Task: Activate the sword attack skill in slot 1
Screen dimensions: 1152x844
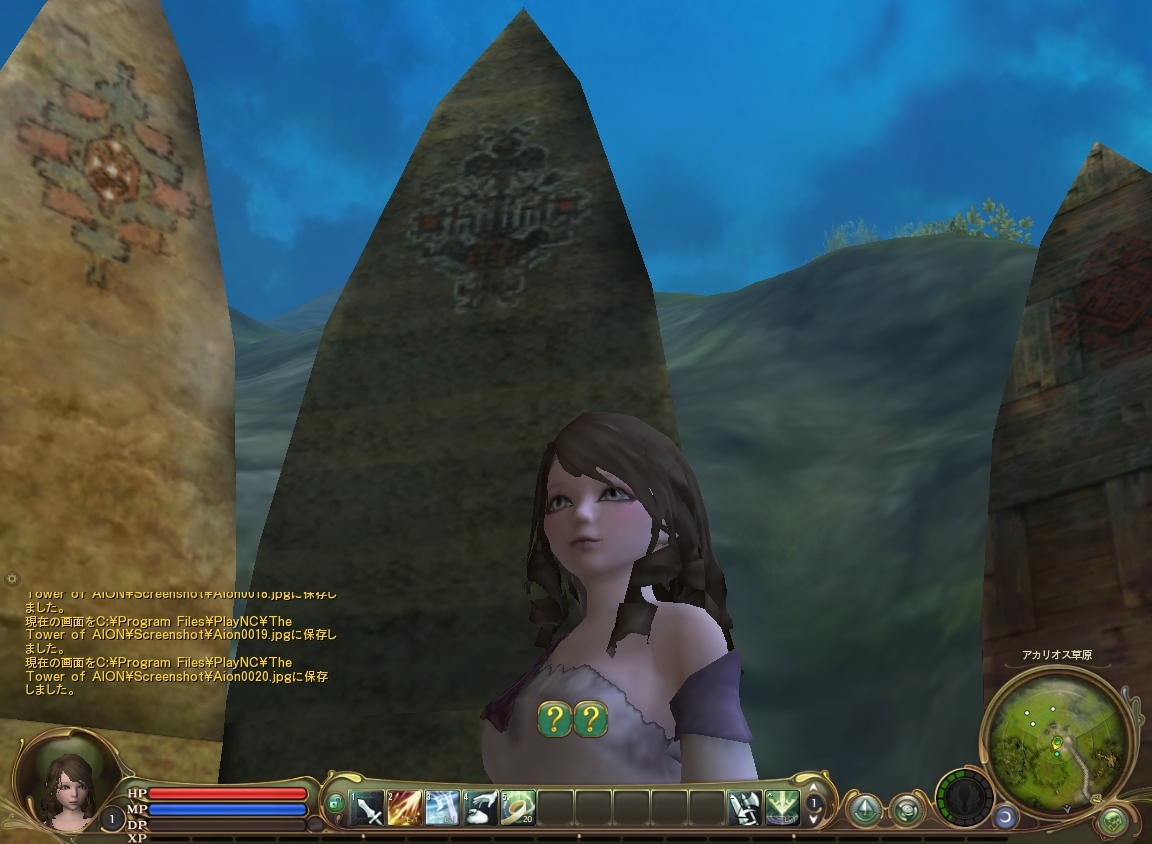Action: coord(367,806)
